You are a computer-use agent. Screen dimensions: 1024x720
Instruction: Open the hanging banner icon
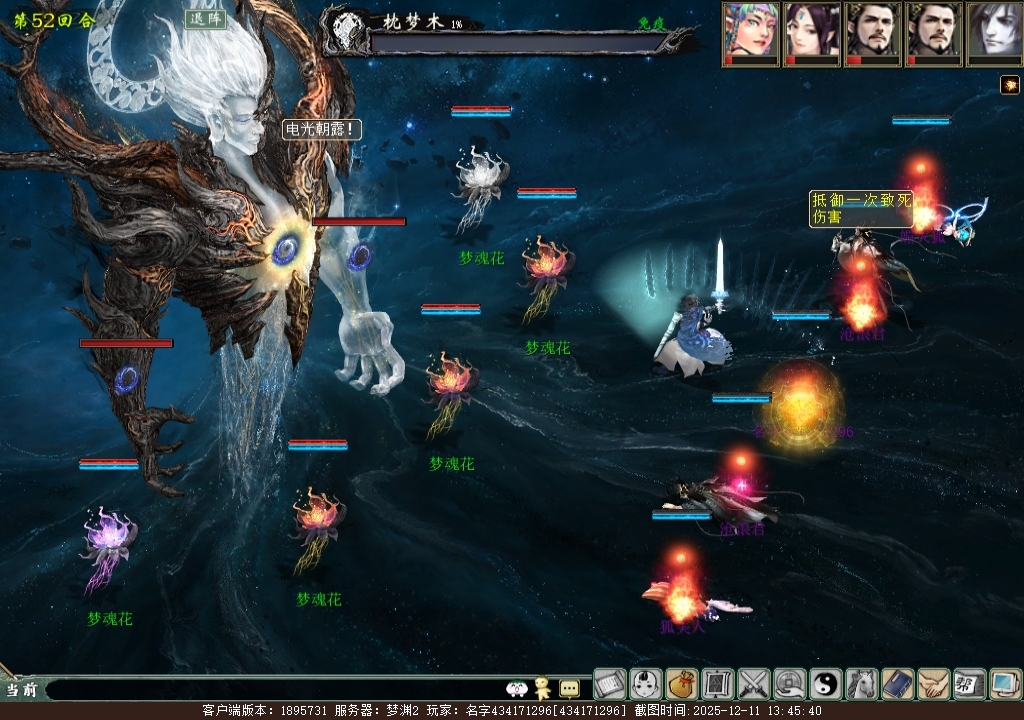[718, 684]
